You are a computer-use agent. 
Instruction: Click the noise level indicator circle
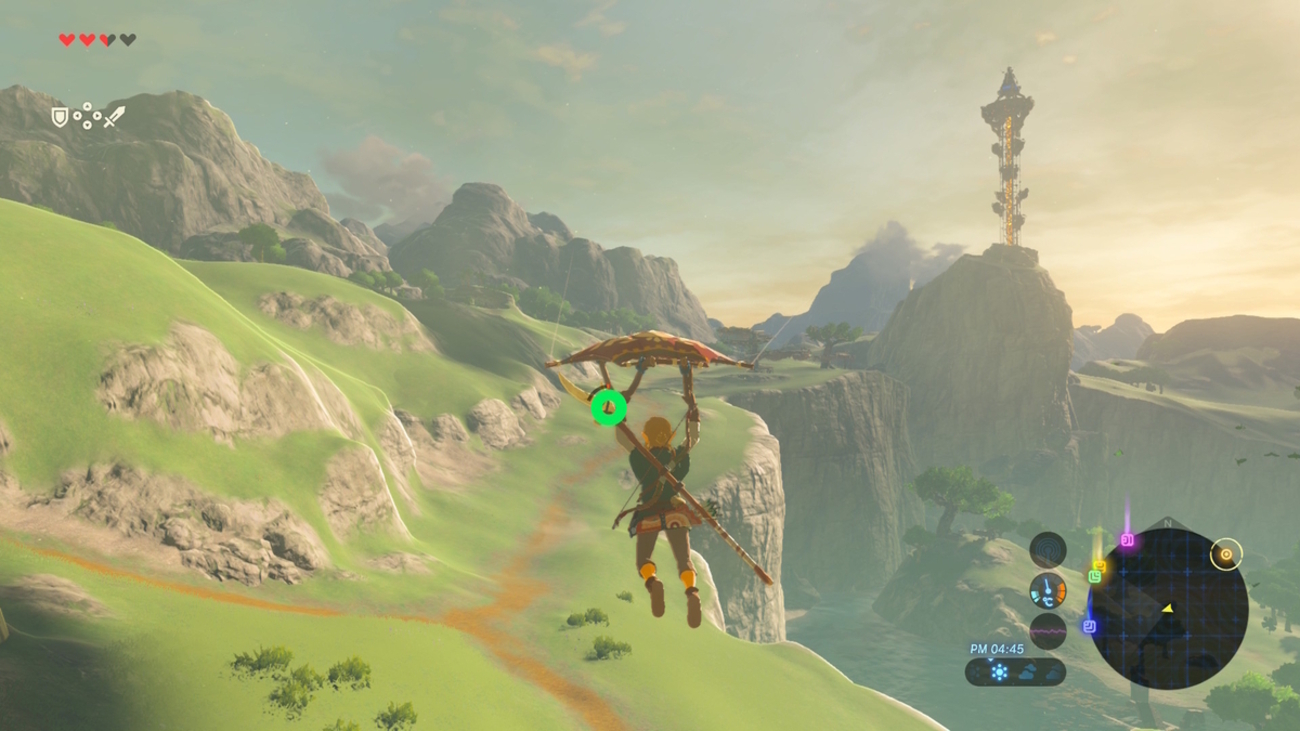1047,632
